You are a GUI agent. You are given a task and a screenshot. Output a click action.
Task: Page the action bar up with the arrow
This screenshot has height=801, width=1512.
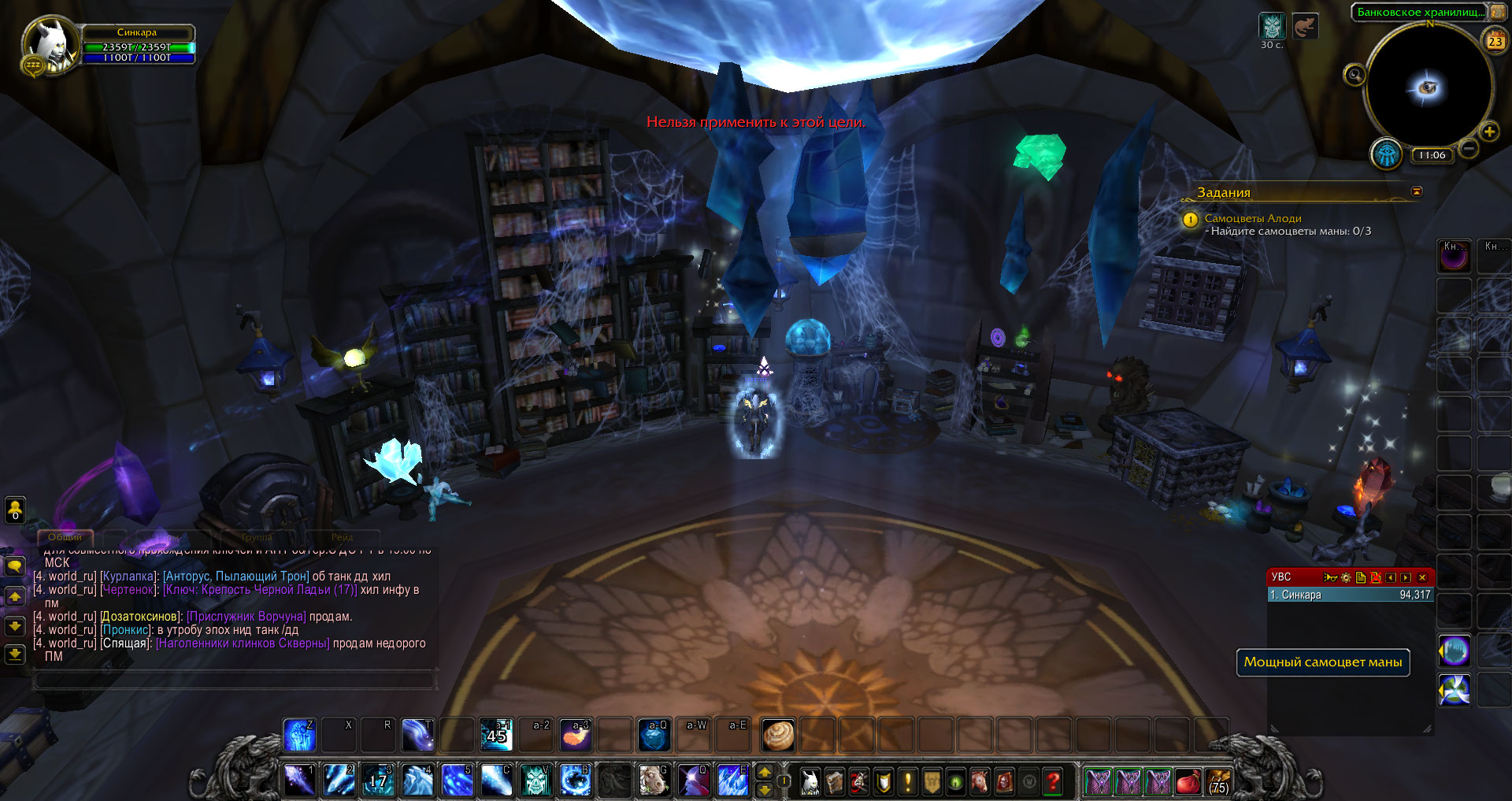click(764, 772)
